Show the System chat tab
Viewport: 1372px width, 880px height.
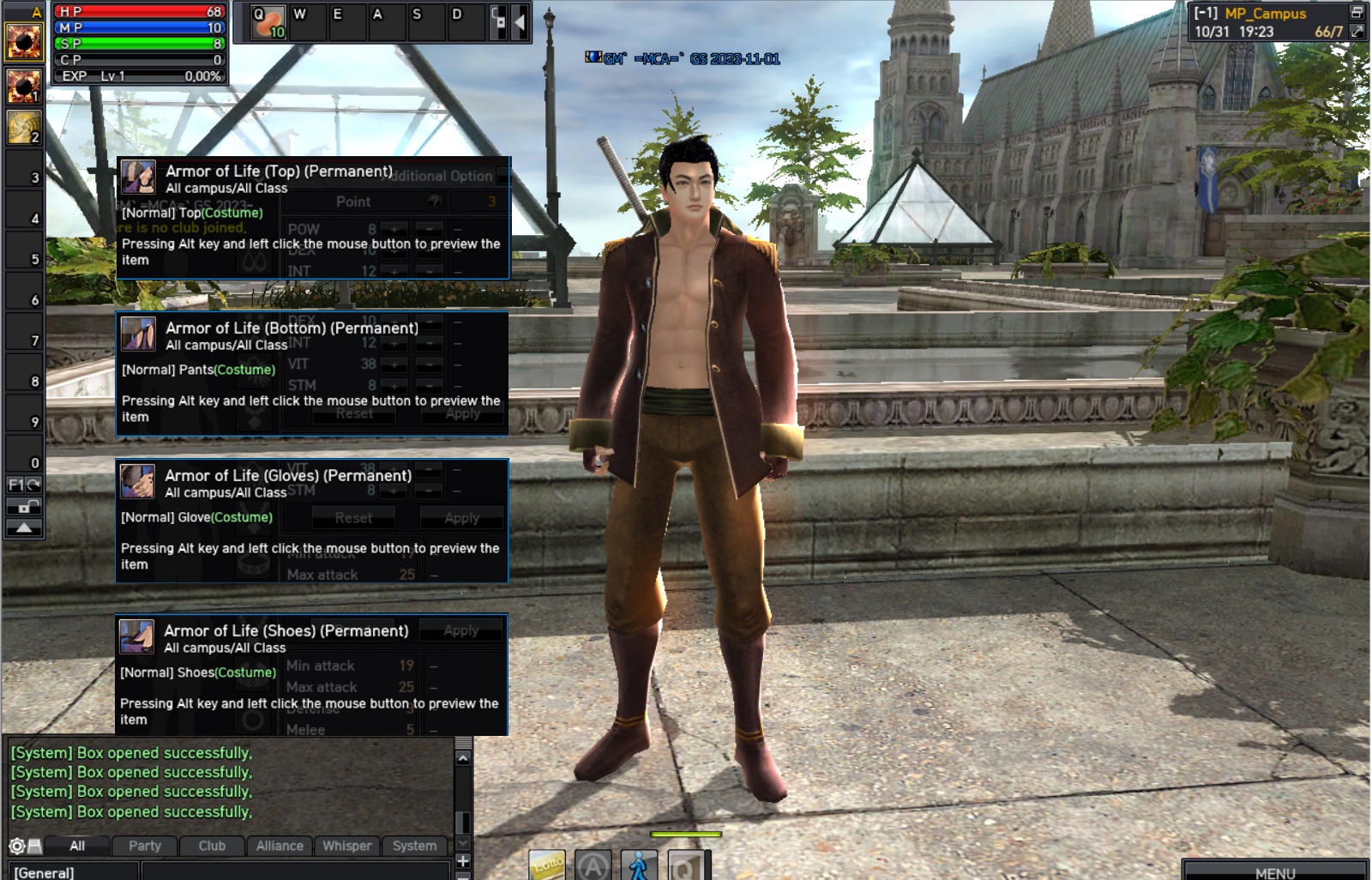tap(414, 846)
